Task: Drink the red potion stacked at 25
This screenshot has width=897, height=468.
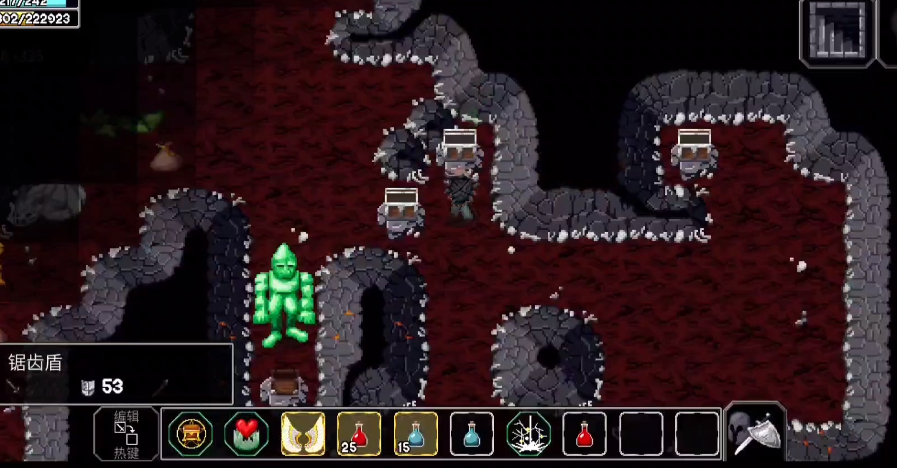Action: (x=359, y=433)
